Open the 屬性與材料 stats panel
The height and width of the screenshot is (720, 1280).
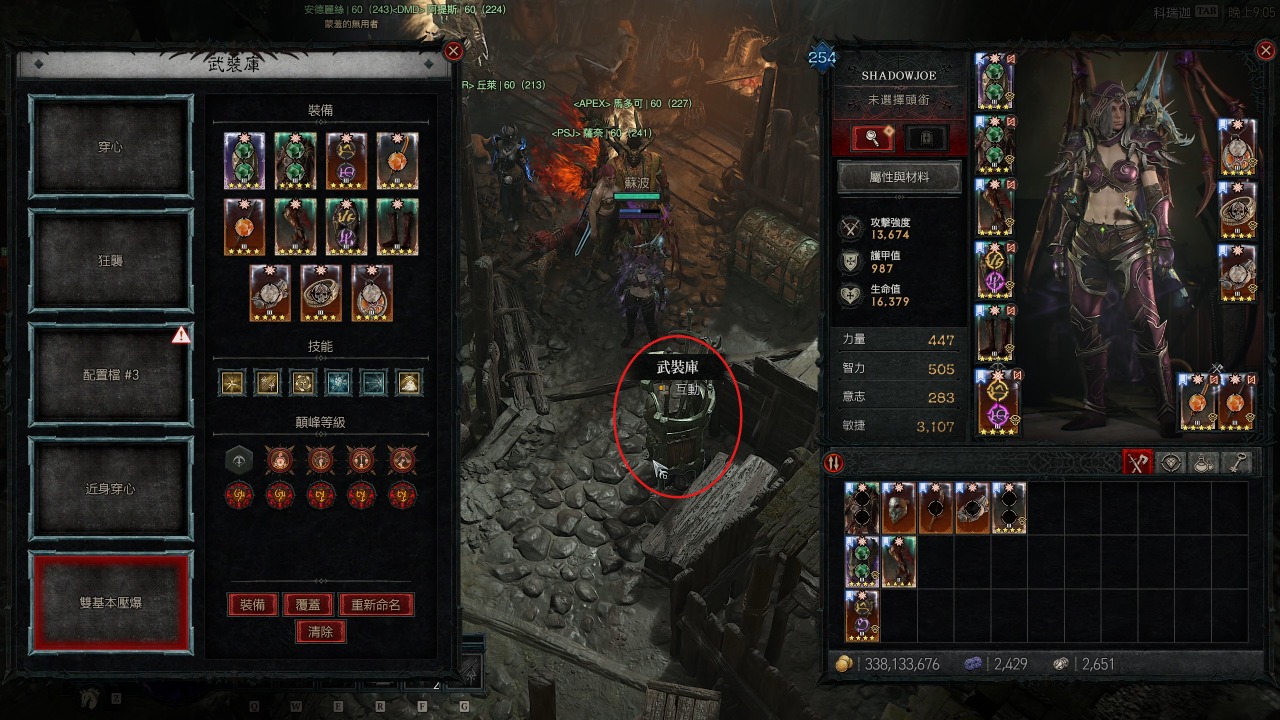898,177
